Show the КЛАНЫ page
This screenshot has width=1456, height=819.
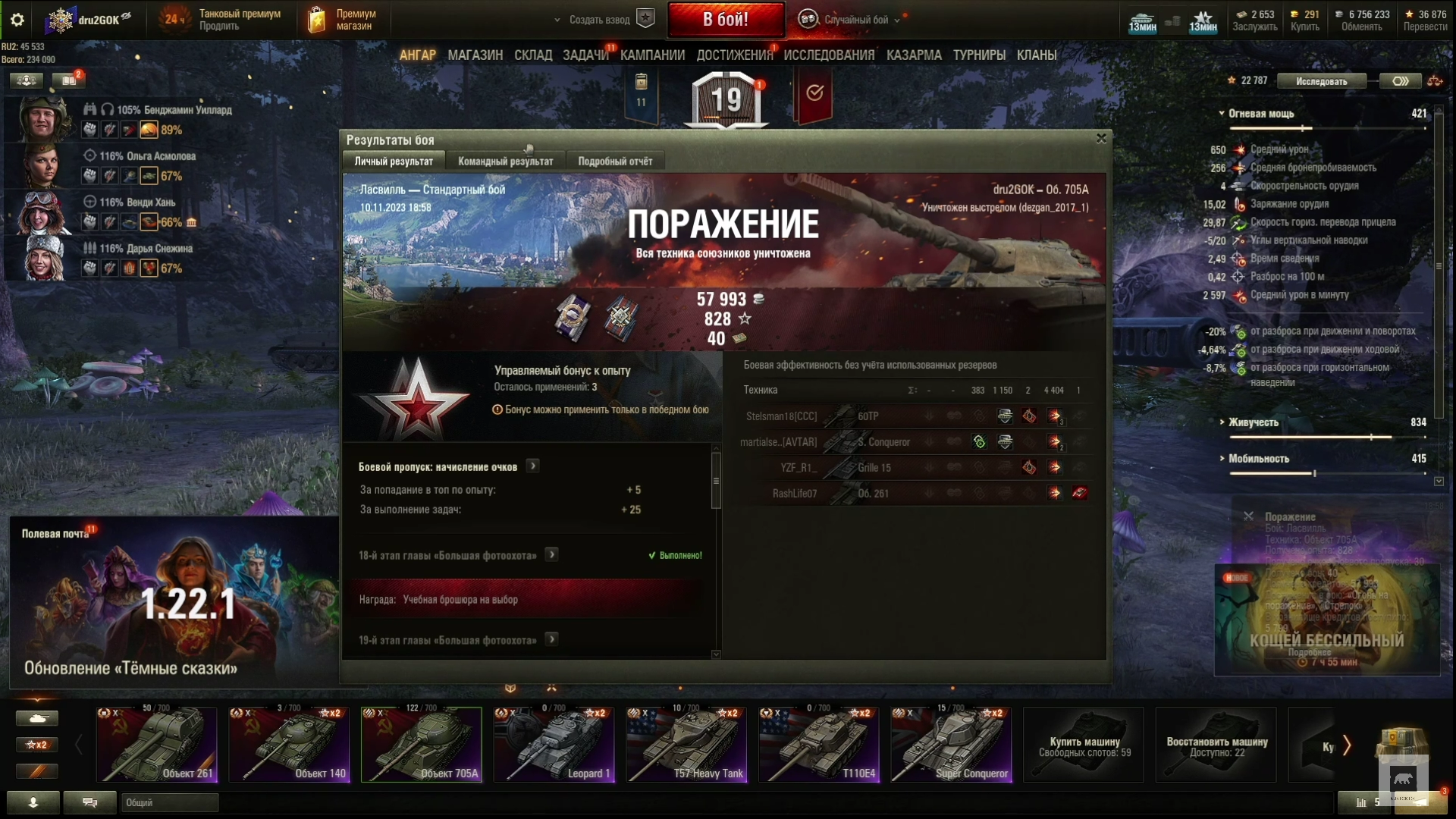click(1036, 55)
